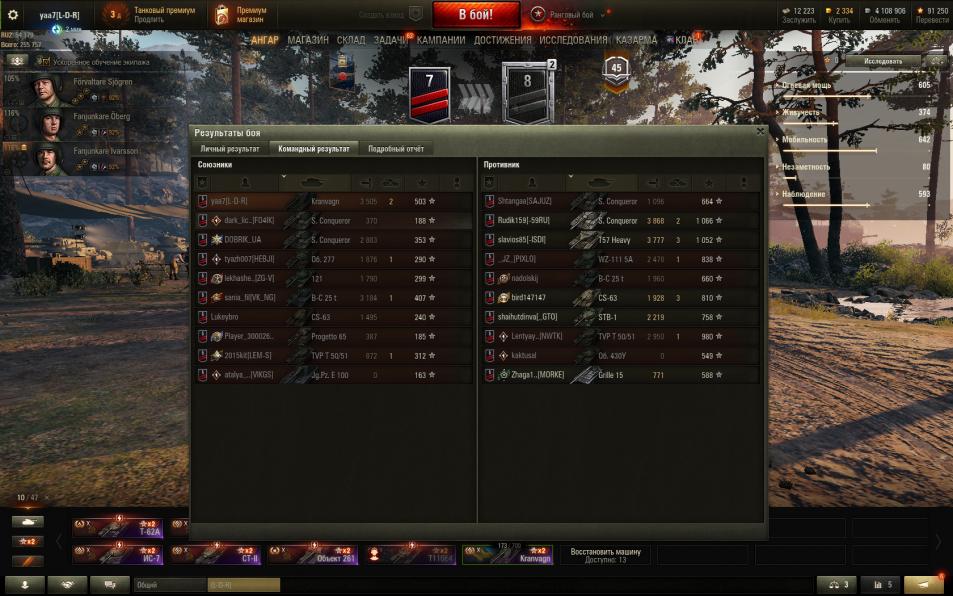Select the Командный результат tab
Screen dimensions: 953x596
[315, 148]
